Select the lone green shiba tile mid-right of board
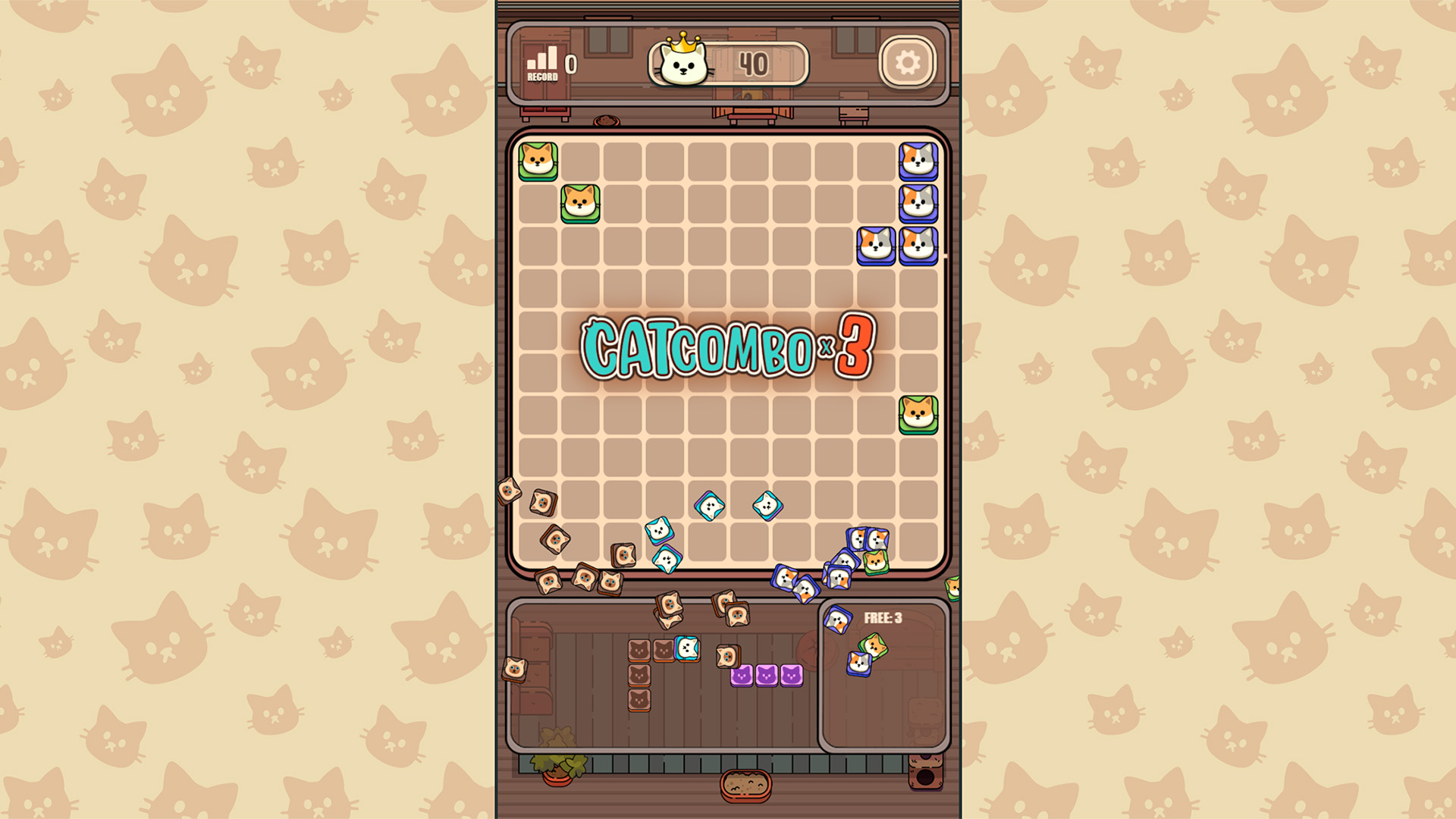 919,415
